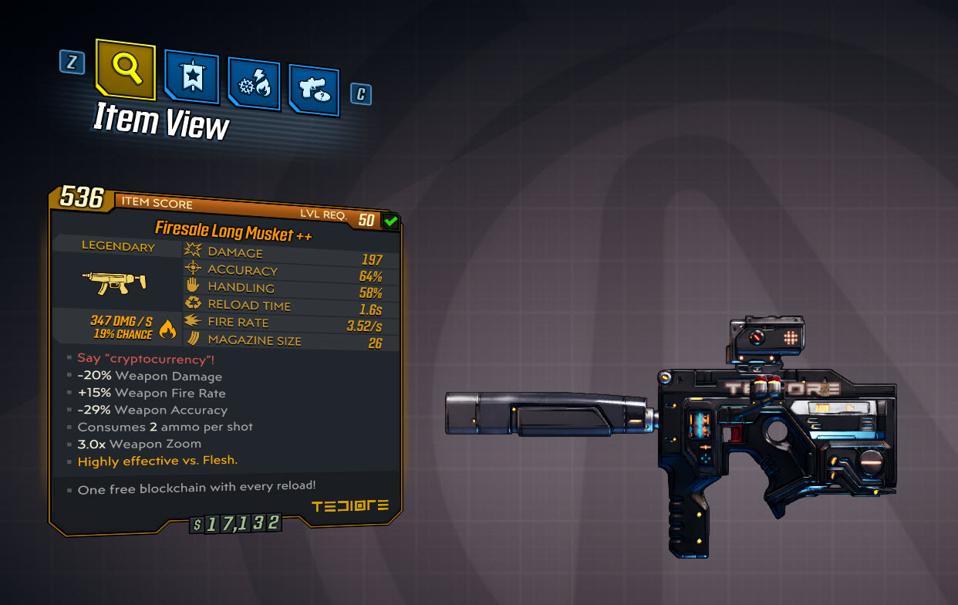
Task: Select the magnifying glass Item View tab
Action: coord(125,69)
